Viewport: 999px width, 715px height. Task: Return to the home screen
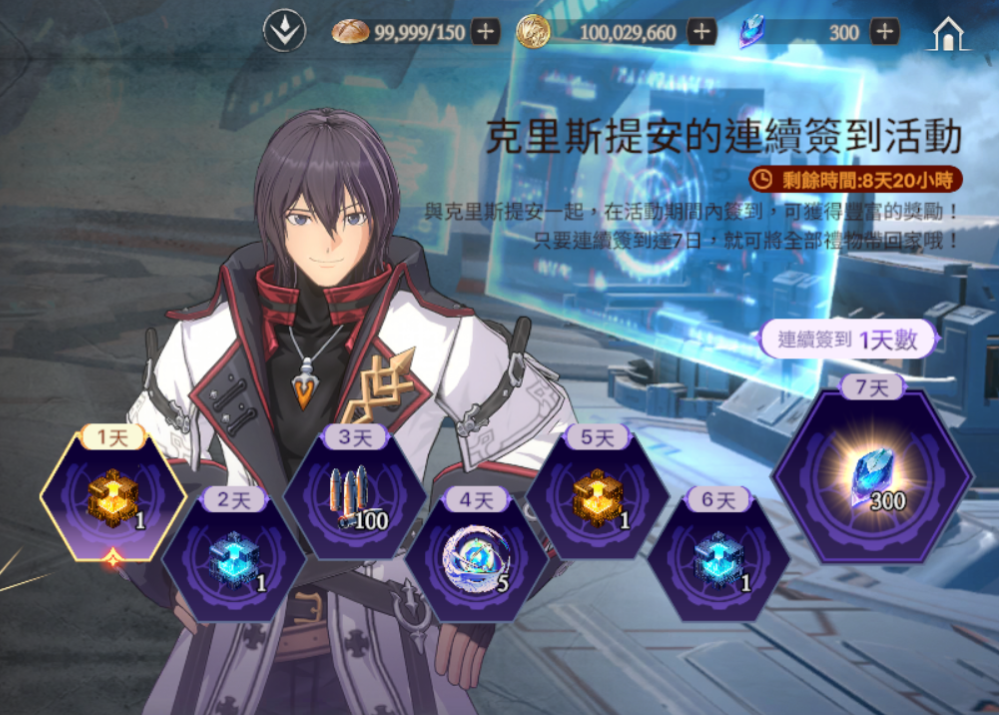coord(947,33)
